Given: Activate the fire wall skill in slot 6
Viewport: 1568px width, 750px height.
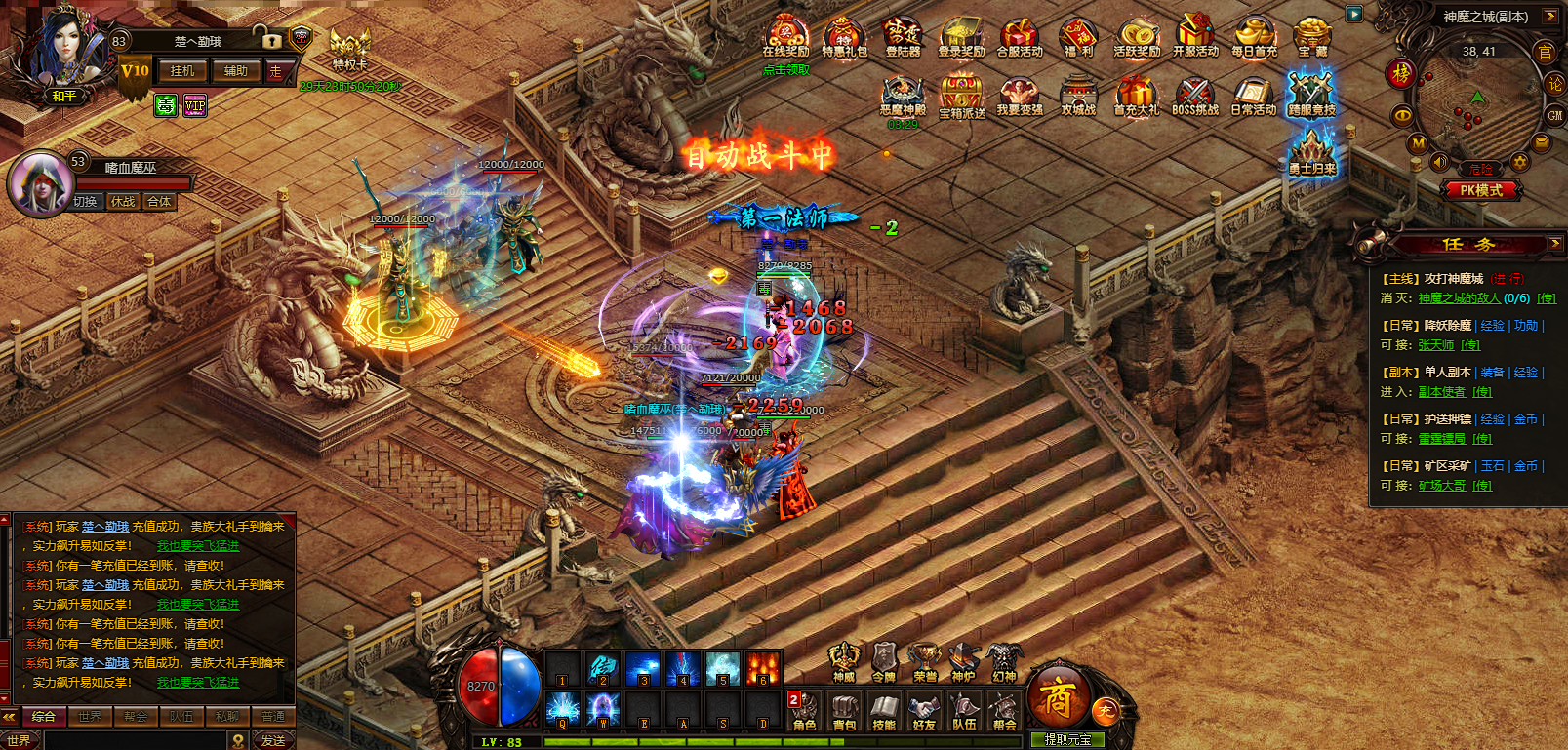Looking at the screenshot, I should 763,669.
